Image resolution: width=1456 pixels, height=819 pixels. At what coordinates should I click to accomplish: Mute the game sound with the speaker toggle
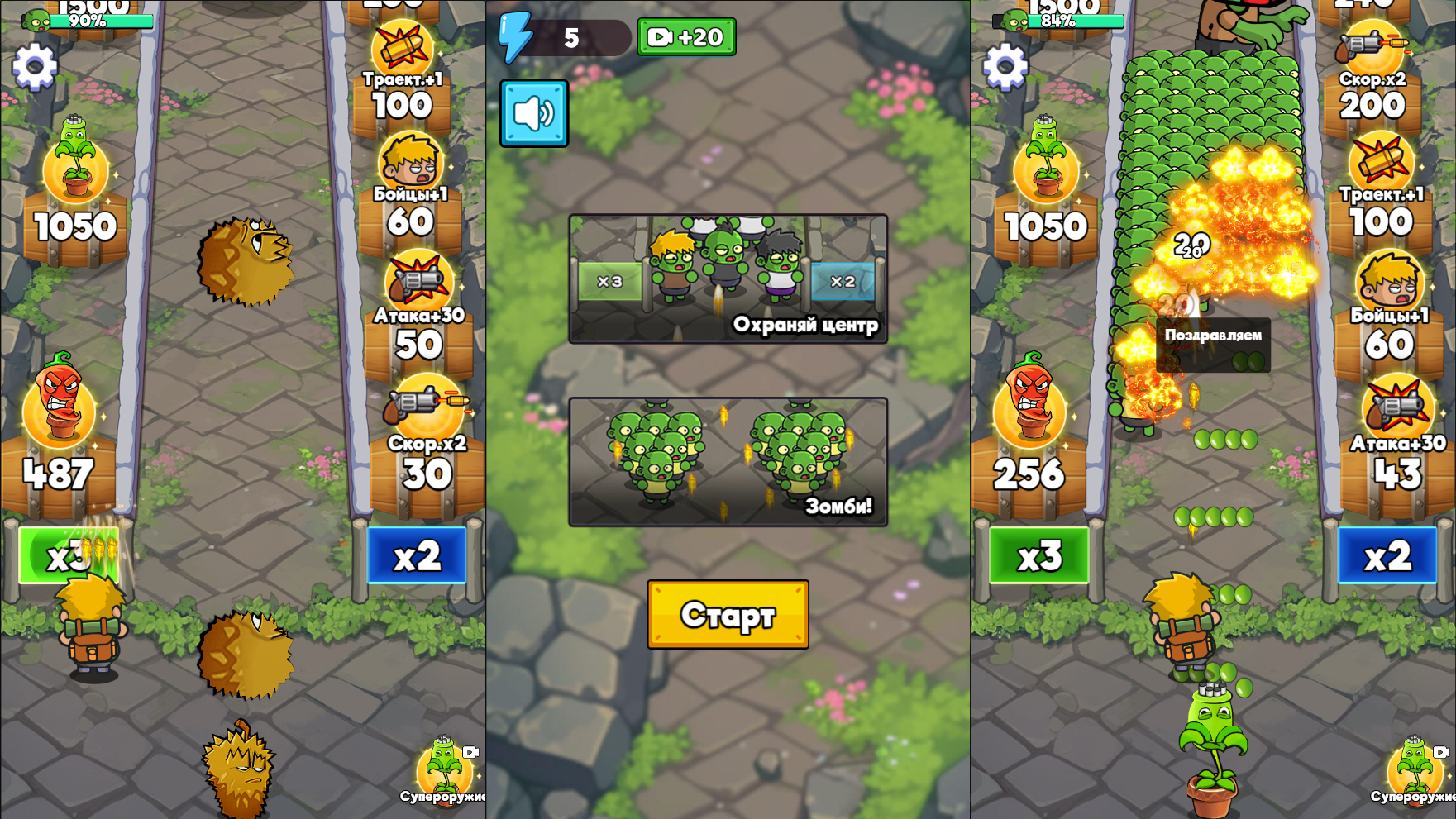pyautogui.click(x=533, y=115)
